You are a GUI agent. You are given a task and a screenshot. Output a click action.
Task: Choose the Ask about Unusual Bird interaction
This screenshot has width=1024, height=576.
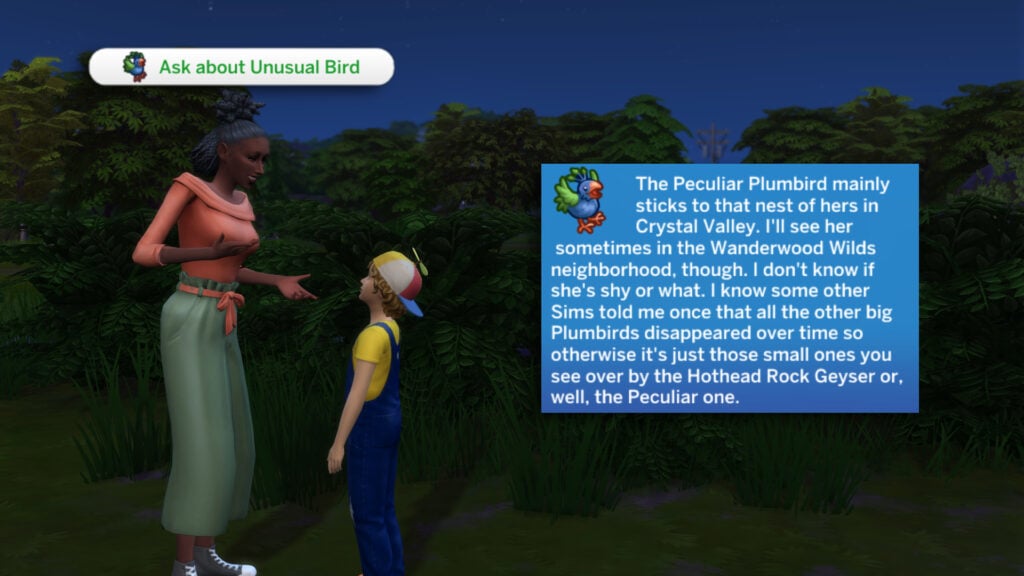(x=241, y=67)
